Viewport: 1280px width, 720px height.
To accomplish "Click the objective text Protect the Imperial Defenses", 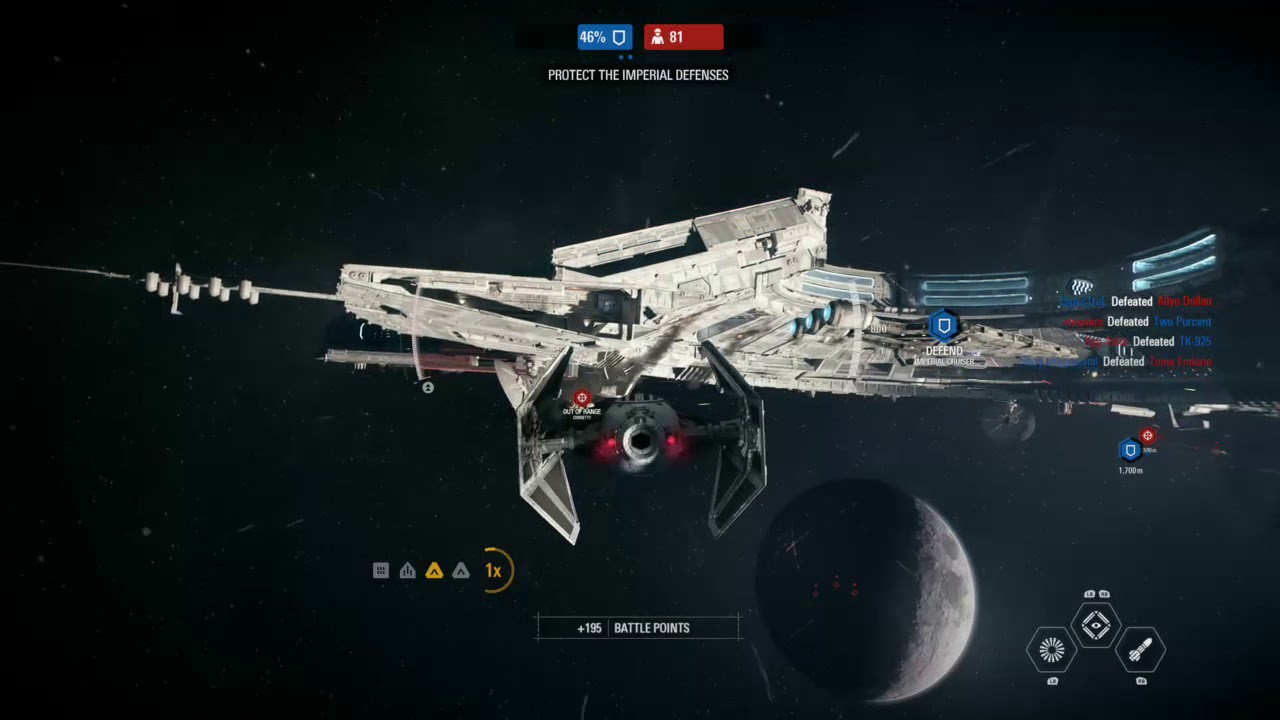I will [638, 75].
